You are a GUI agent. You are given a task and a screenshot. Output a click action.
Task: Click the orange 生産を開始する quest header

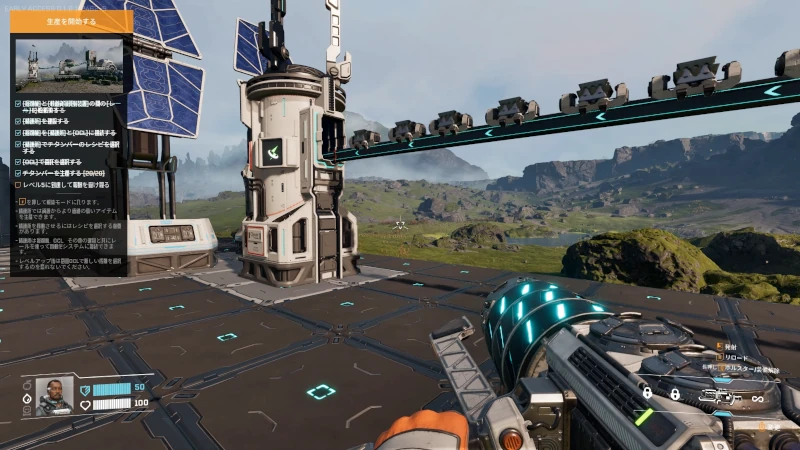click(x=71, y=21)
